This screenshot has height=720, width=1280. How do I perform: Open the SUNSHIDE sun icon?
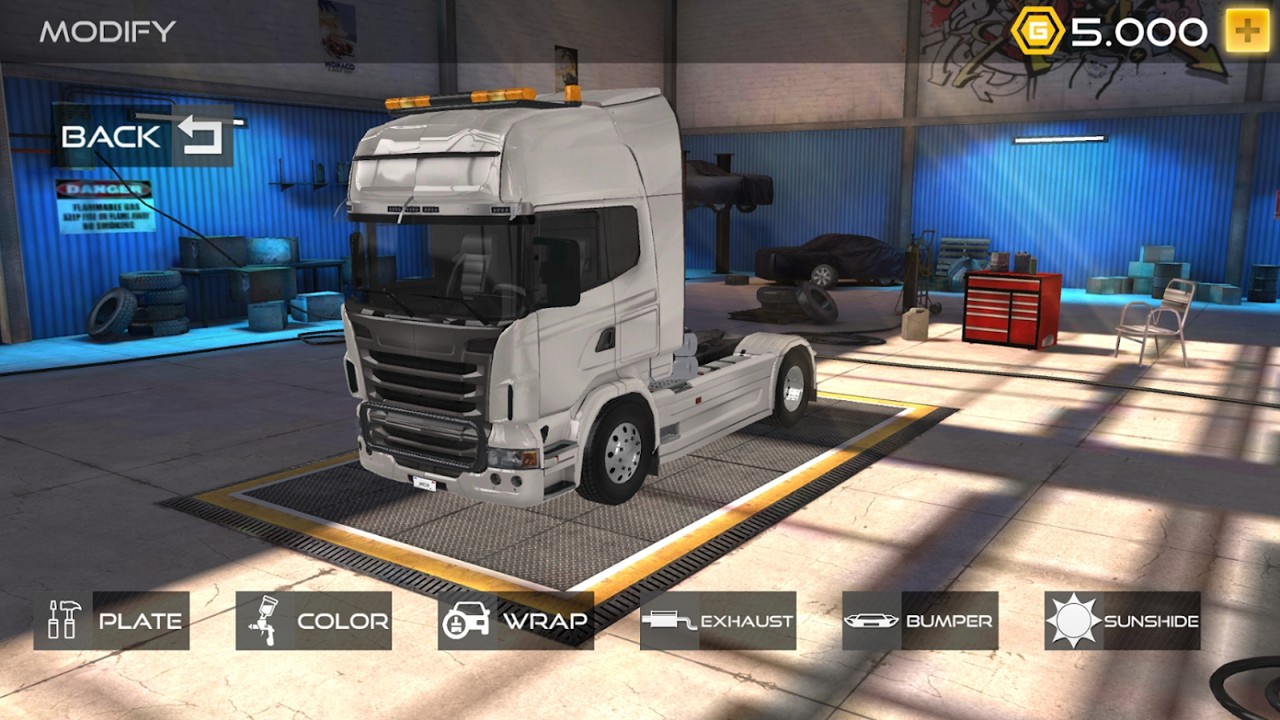coord(1073,620)
